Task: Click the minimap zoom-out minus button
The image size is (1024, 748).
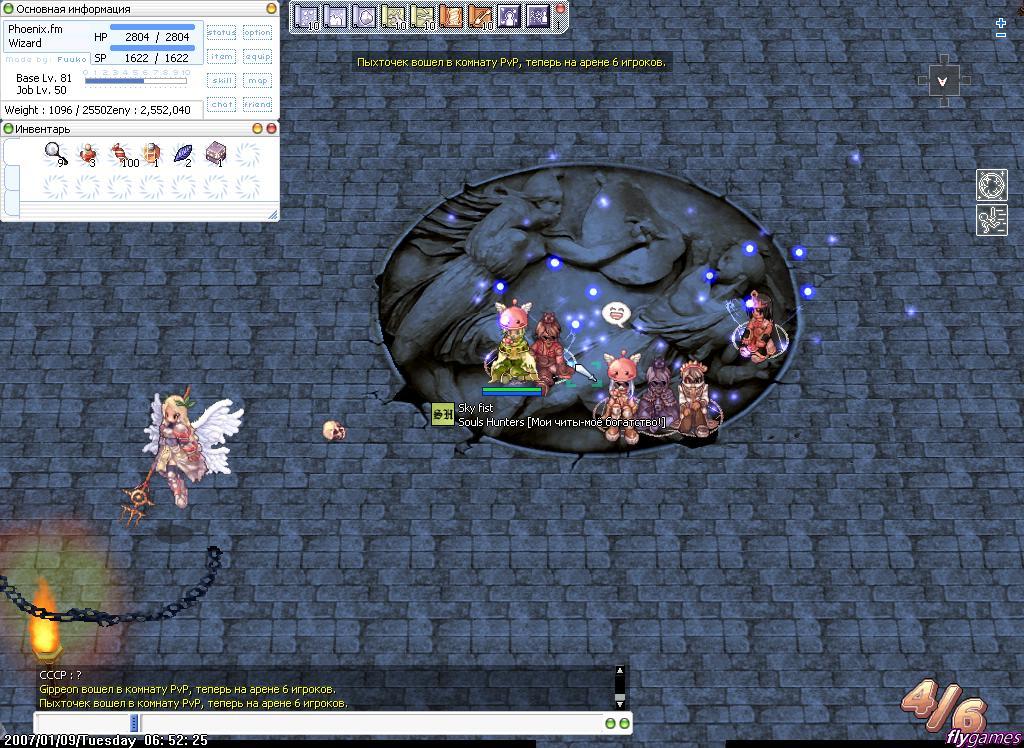Action: pyautogui.click(x=1001, y=36)
